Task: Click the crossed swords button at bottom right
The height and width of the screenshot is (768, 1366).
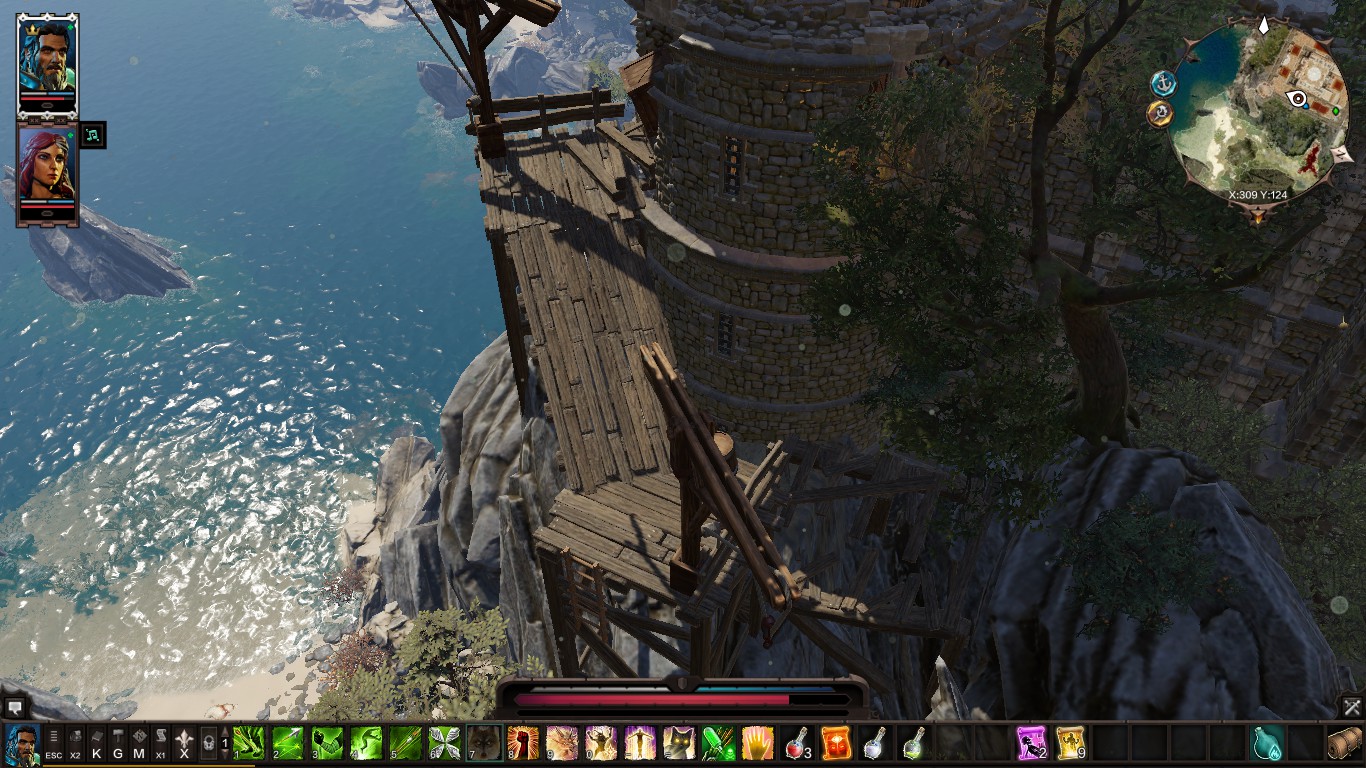Action: [x=1351, y=707]
